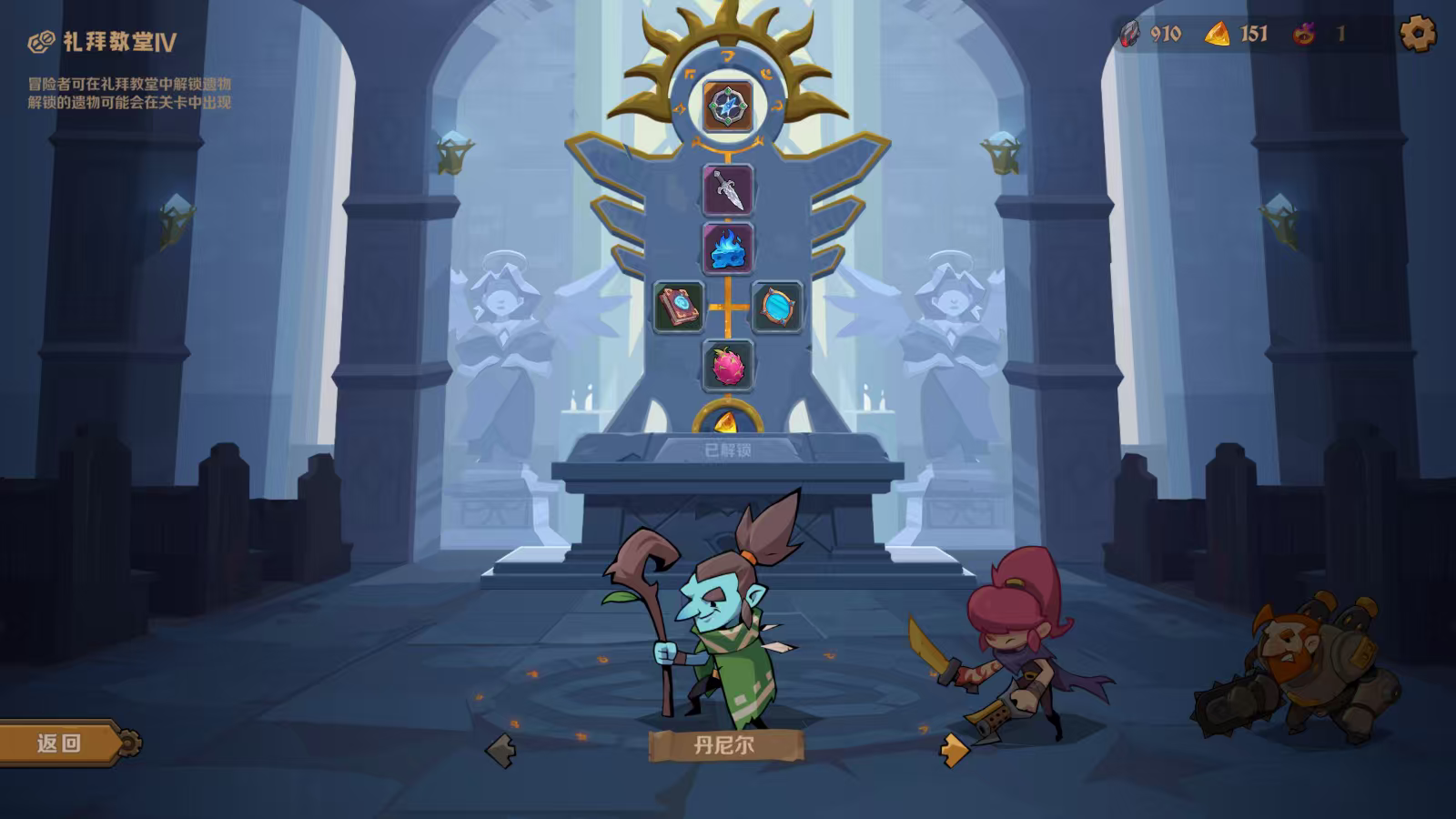Select the mirror relic icon
The height and width of the screenshot is (819, 1456).
(x=778, y=307)
